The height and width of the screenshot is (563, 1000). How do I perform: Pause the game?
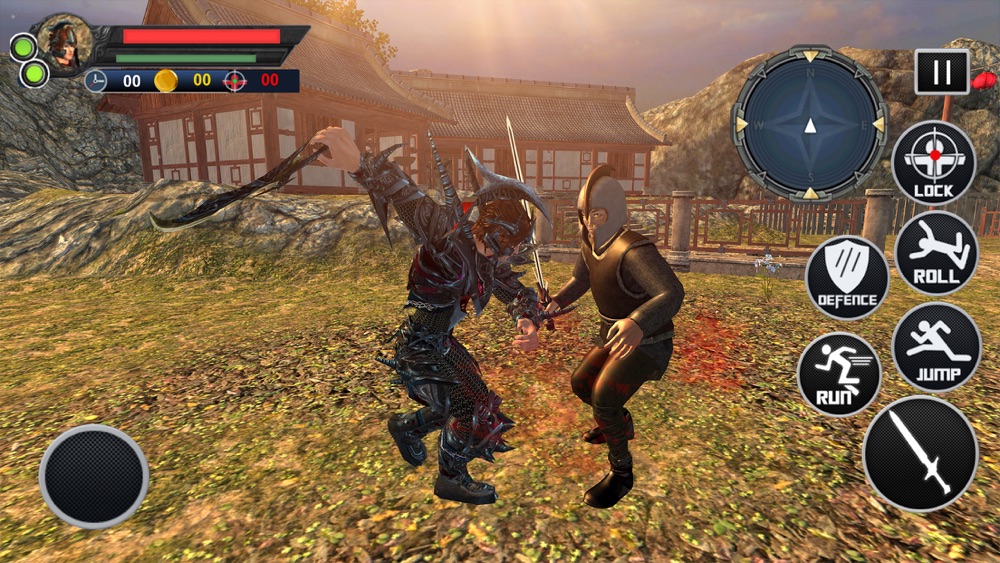pyautogui.click(x=941, y=72)
